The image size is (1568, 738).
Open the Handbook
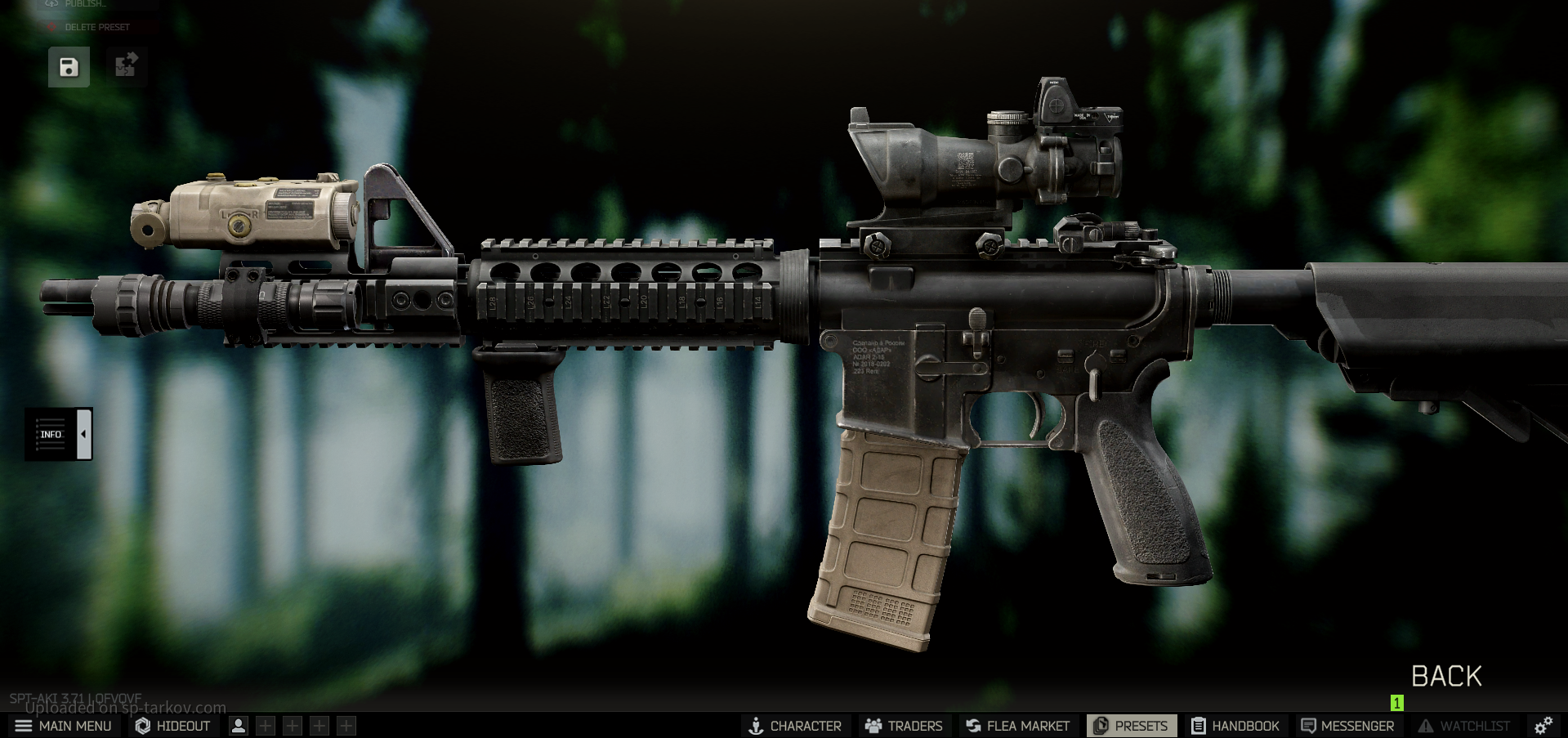tap(1235, 726)
